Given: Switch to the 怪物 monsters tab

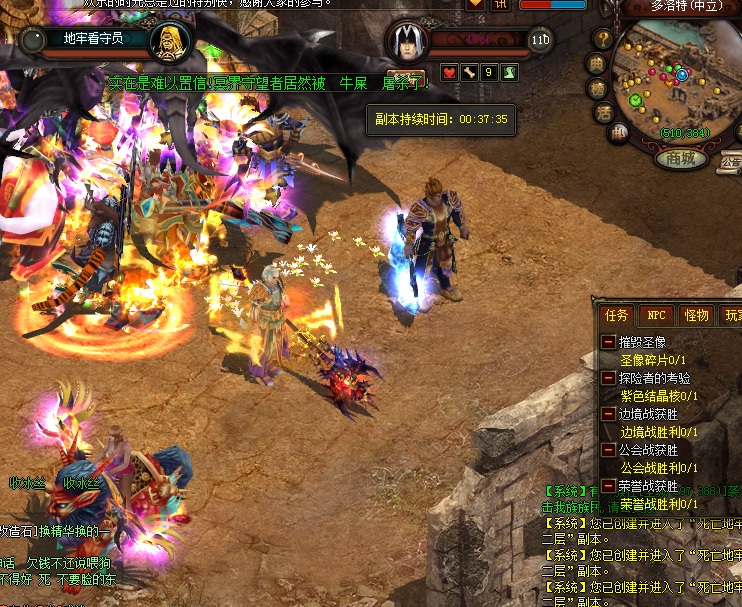Looking at the screenshot, I should tap(695, 314).
